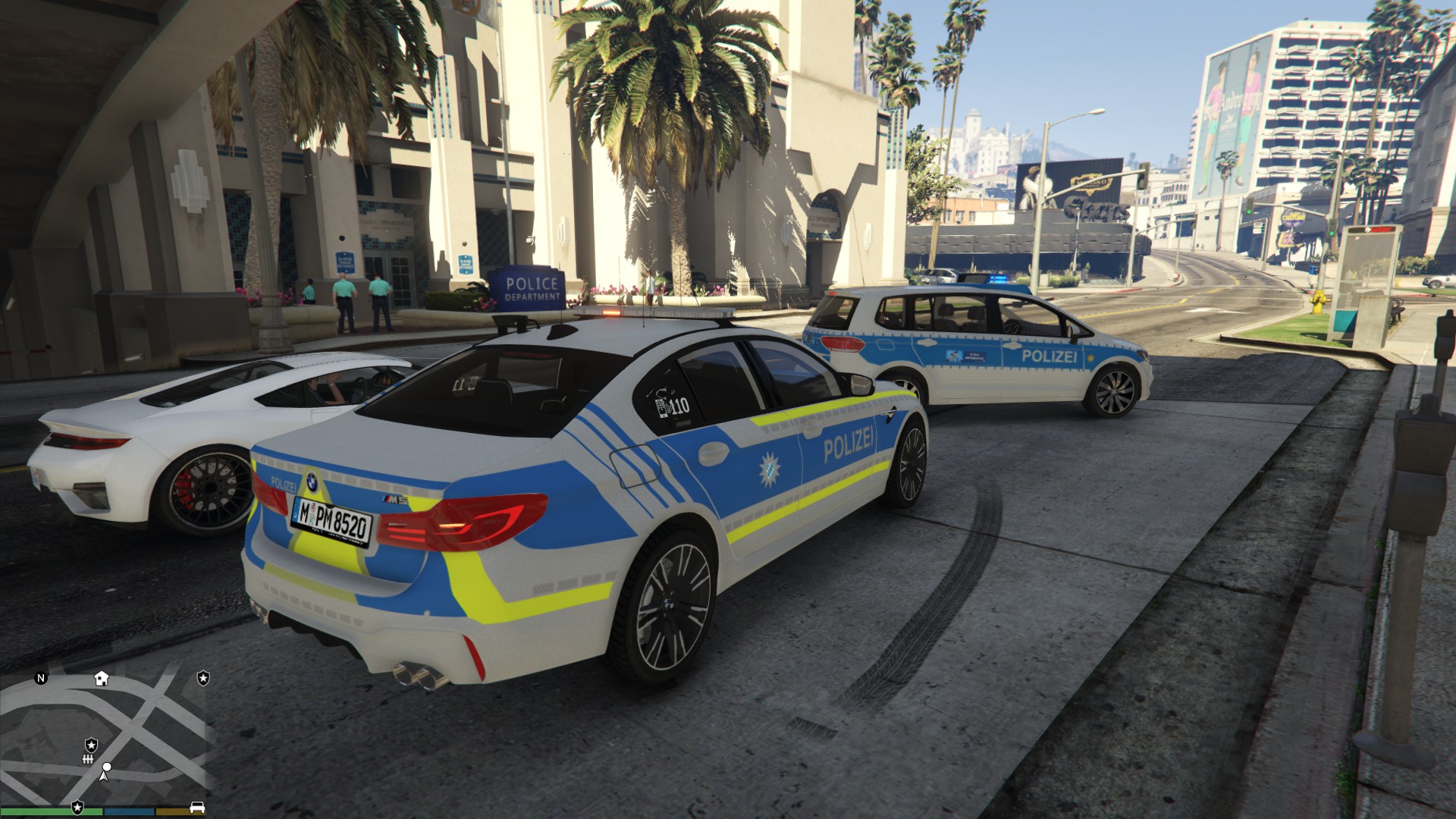Select the safehouse blip on the minimap
The image size is (1456, 819).
tap(102, 678)
